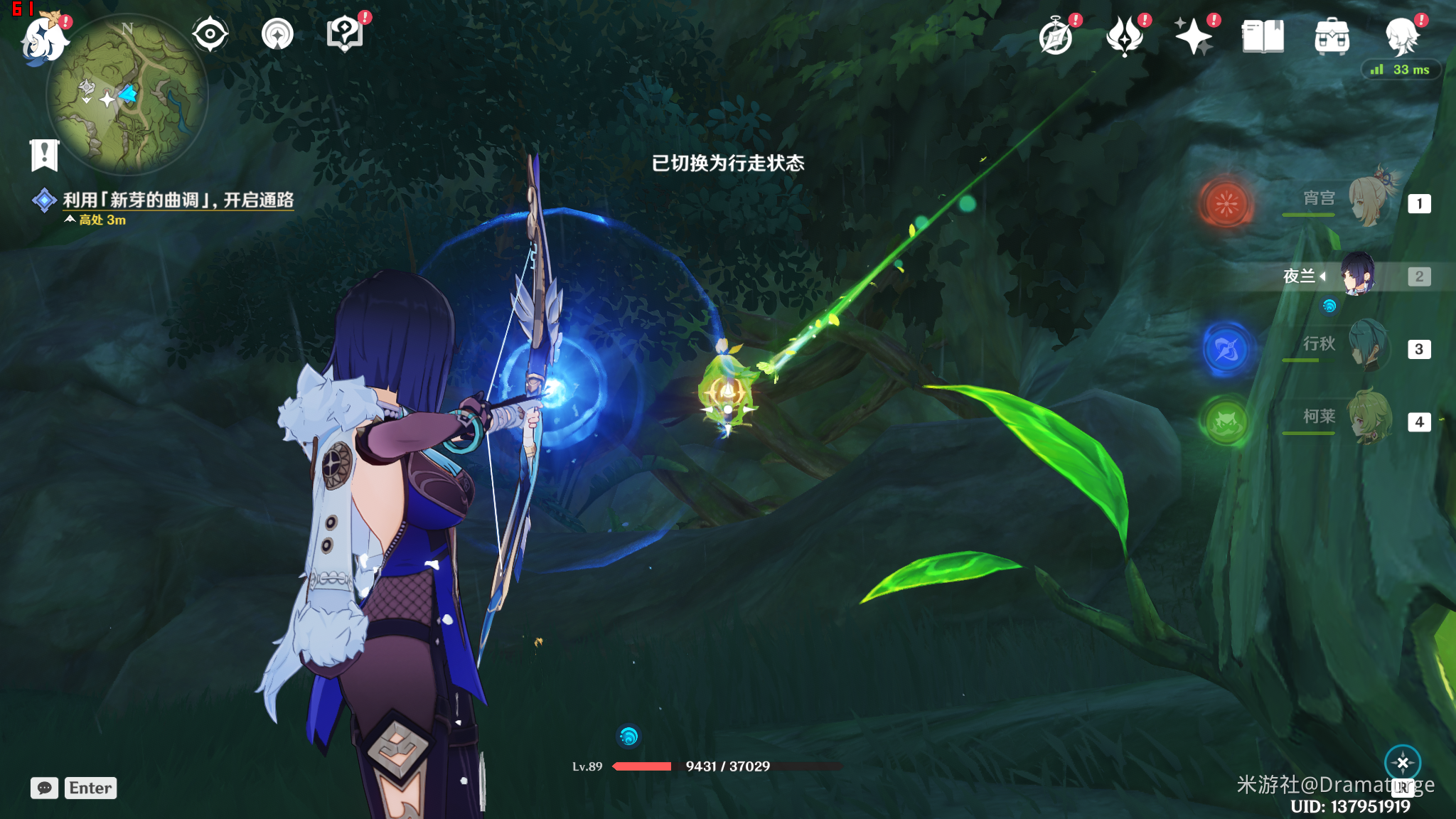Open the events compass icon

pos(1056,37)
